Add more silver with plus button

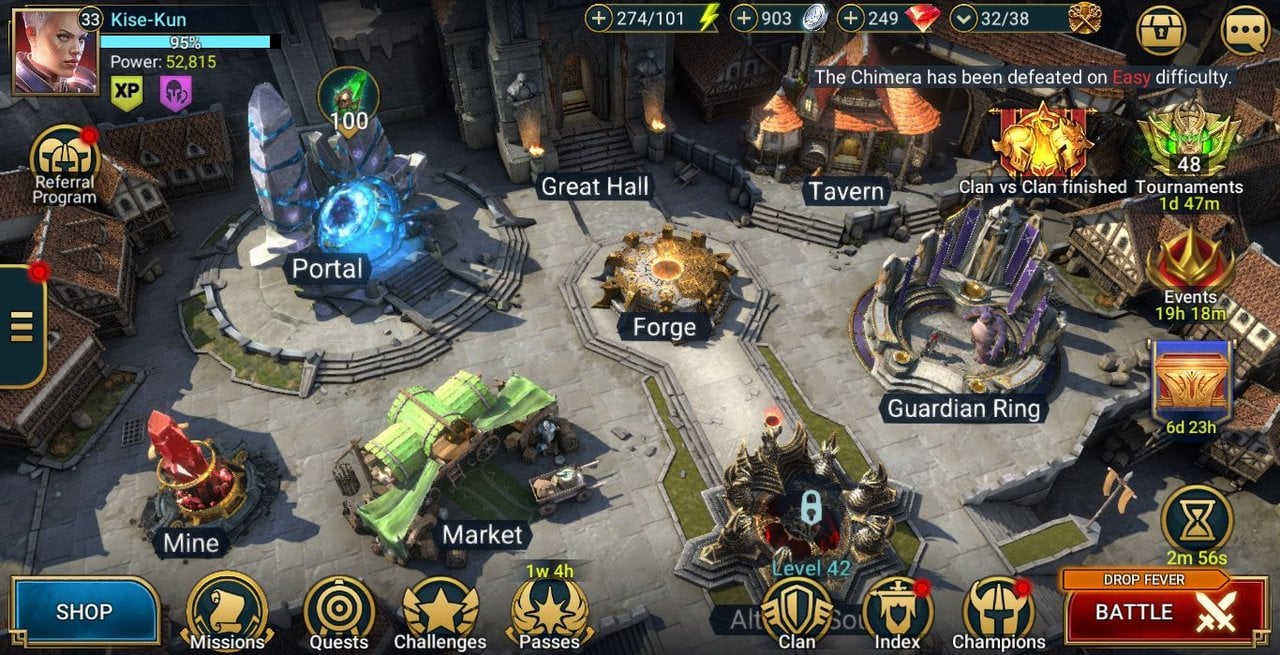pyautogui.click(x=745, y=18)
